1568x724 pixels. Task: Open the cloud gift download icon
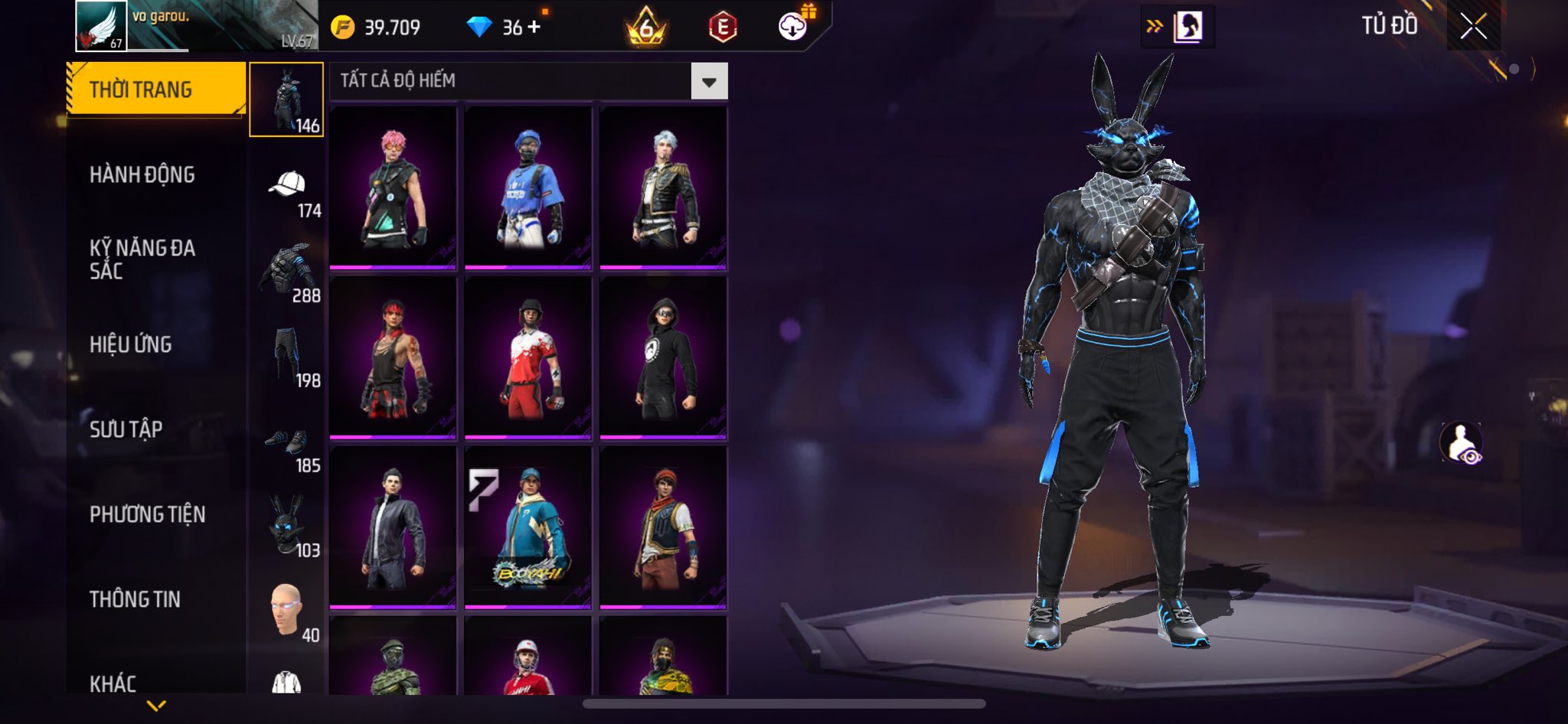(x=793, y=27)
